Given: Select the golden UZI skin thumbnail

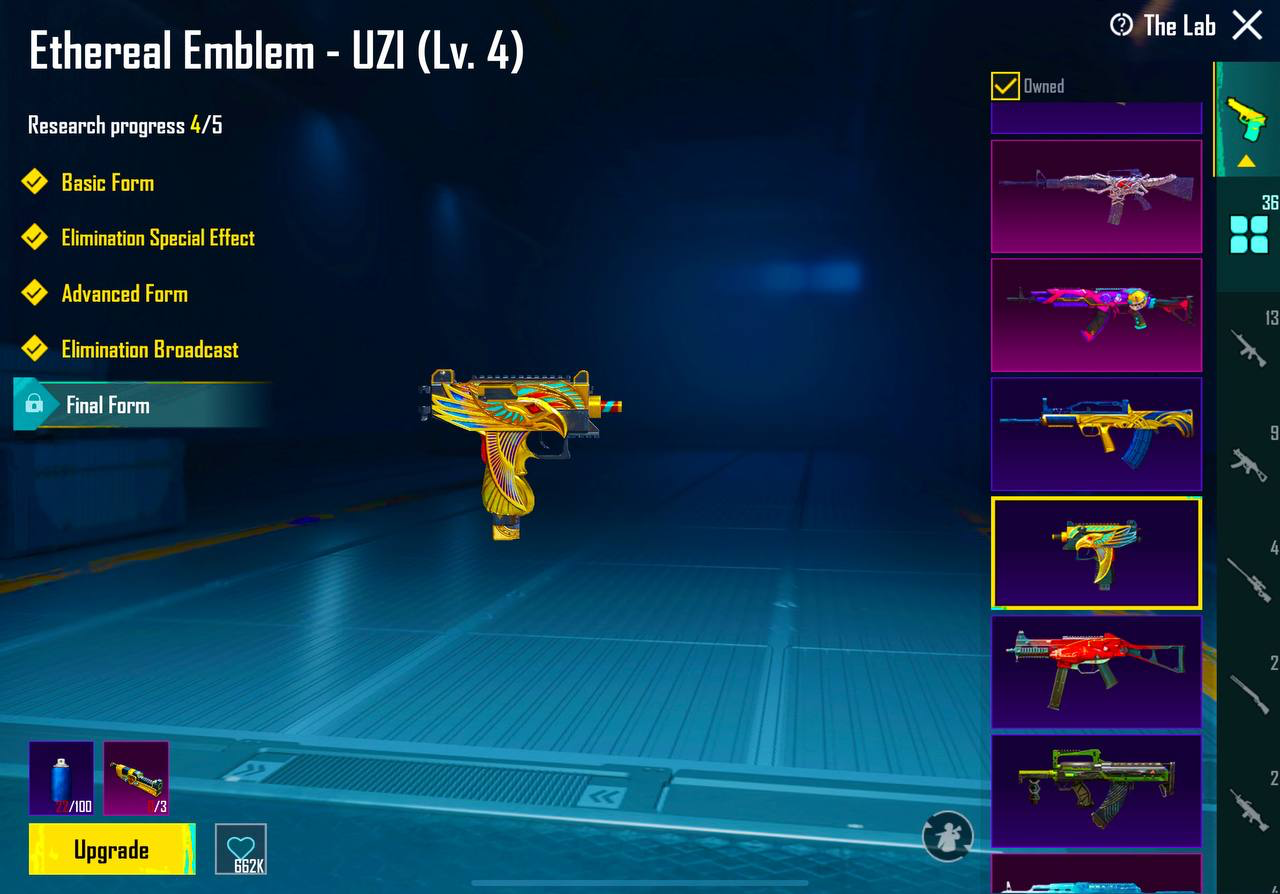Looking at the screenshot, I should (x=1096, y=553).
